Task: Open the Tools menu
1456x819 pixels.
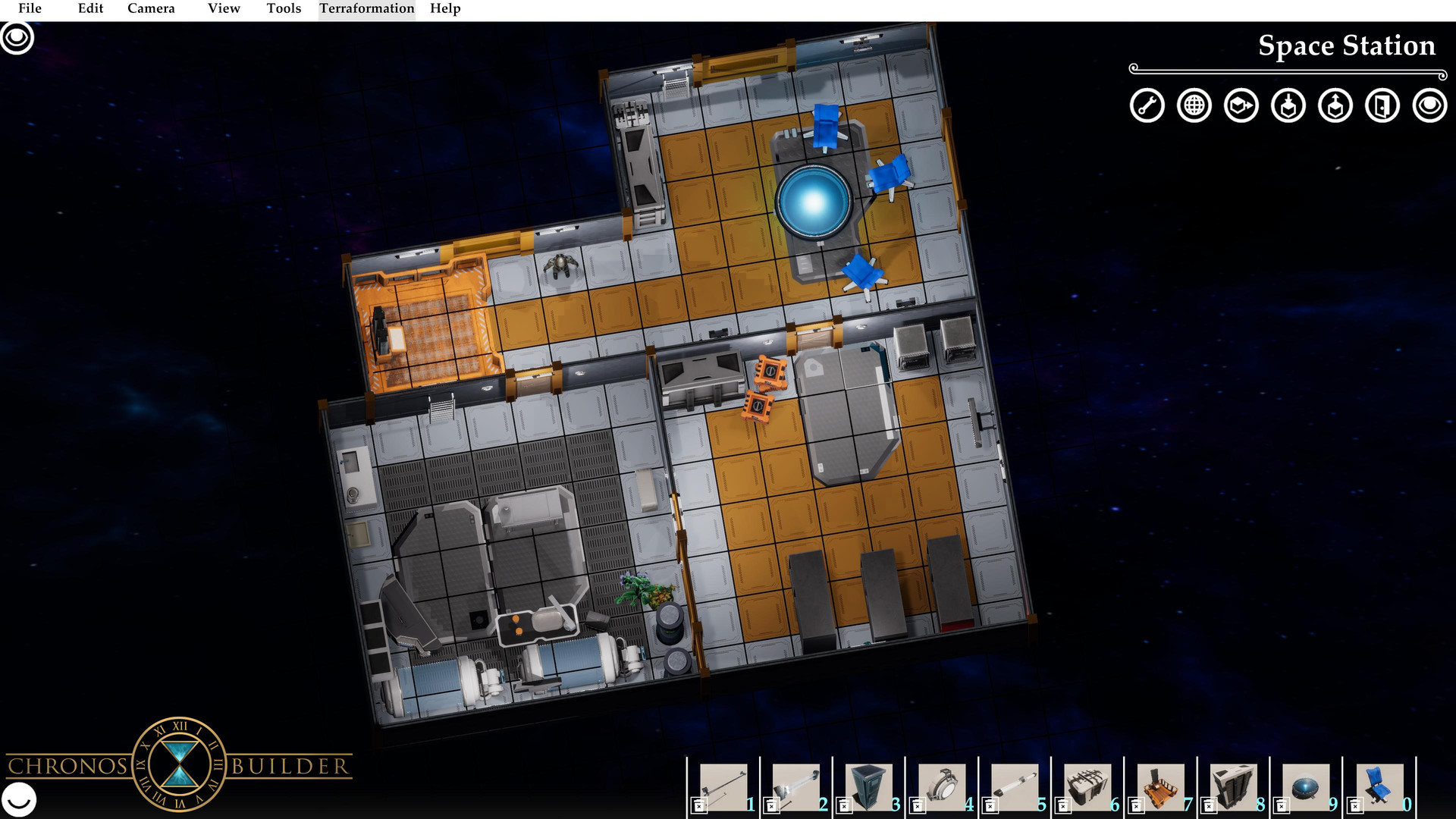Action: coord(284,8)
